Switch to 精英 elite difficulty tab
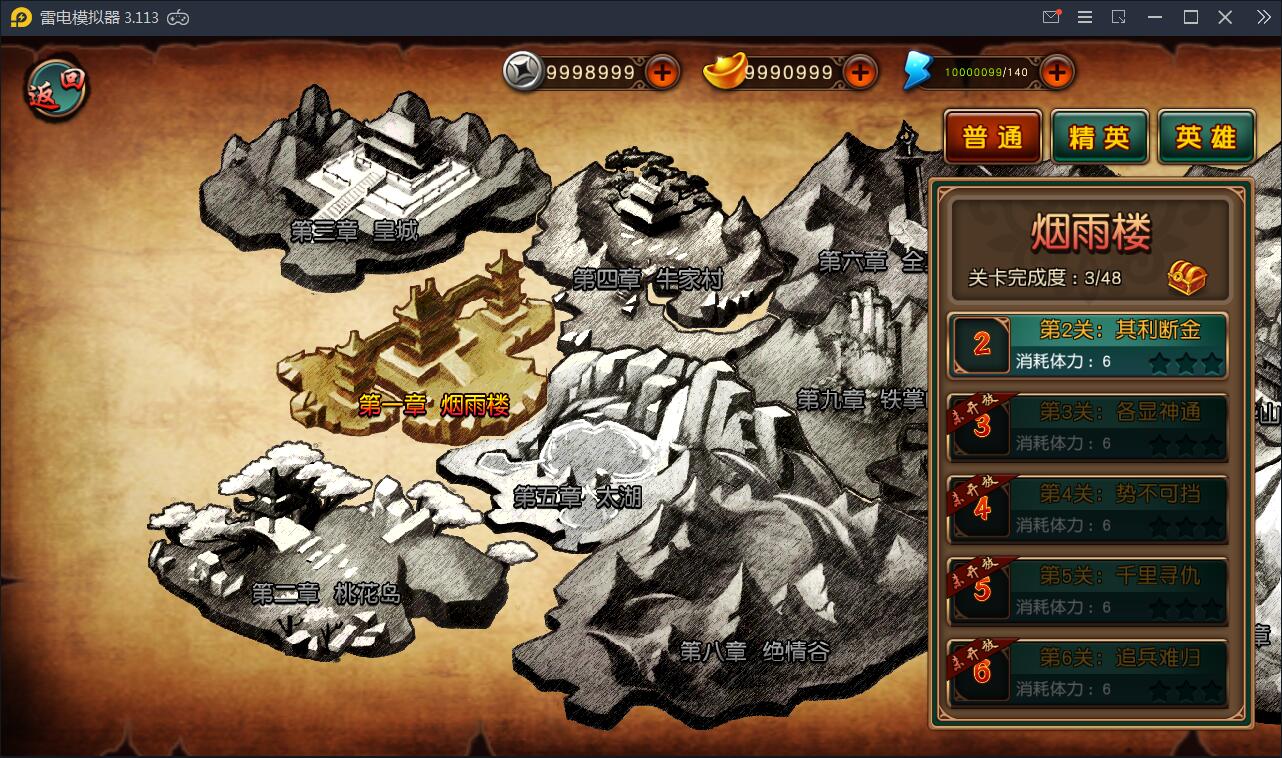 click(x=1099, y=137)
